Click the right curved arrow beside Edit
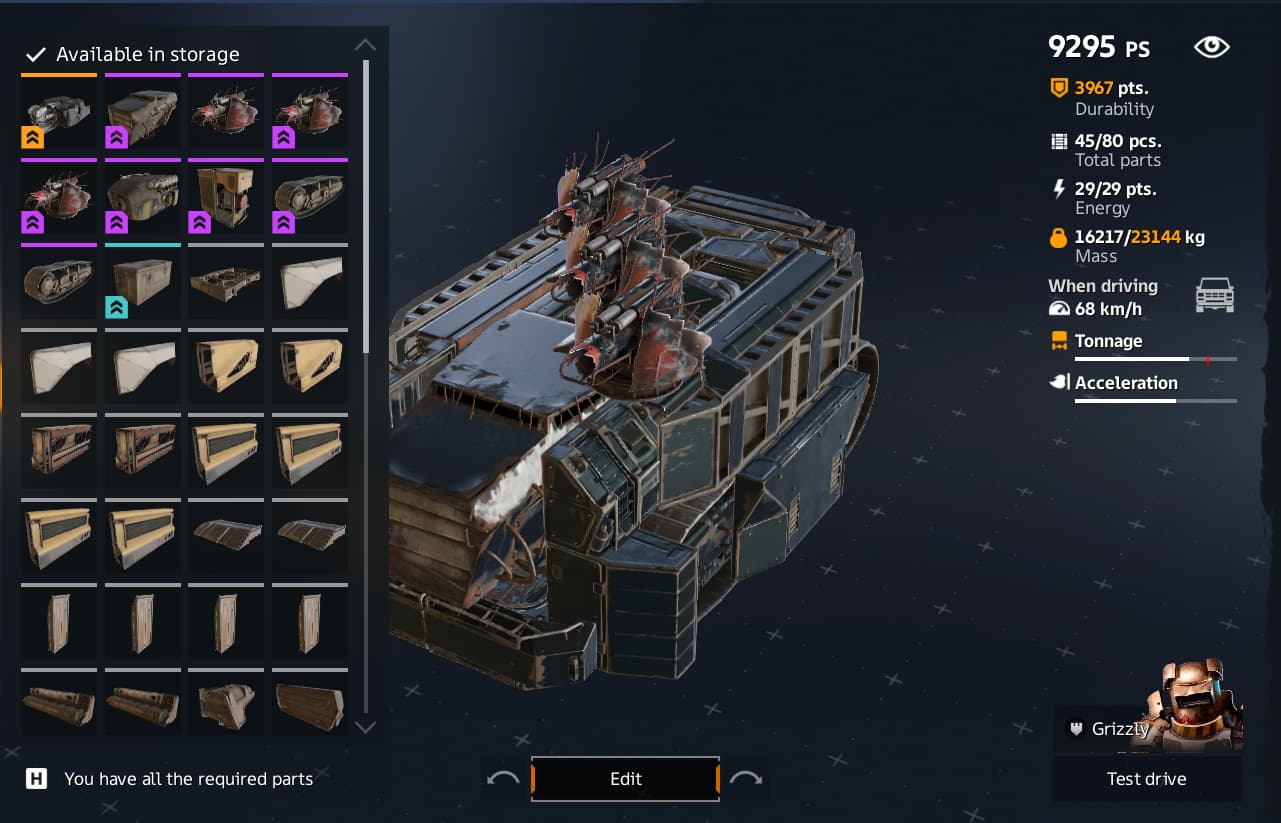Viewport: 1281px width, 823px height. [x=746, y=779]
